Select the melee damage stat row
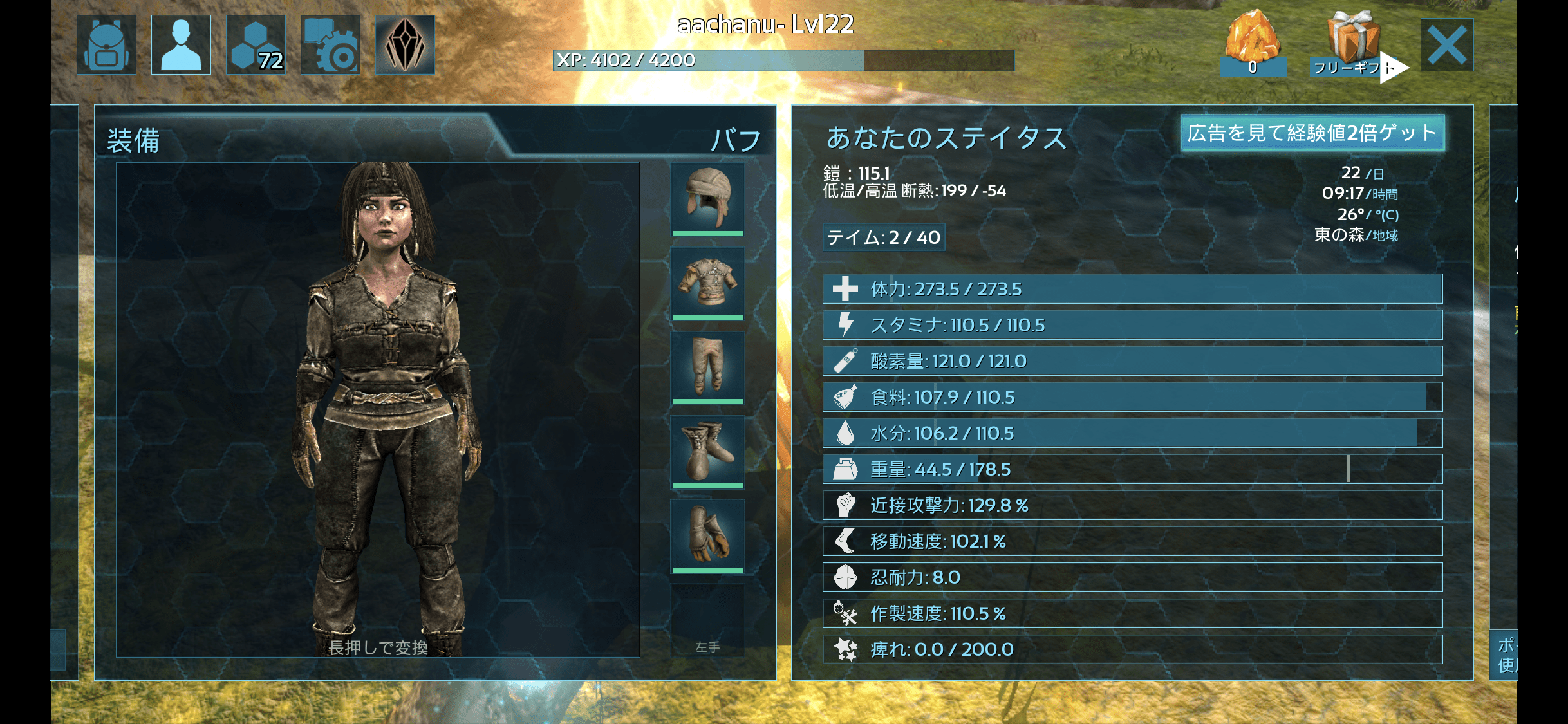 1132,505
